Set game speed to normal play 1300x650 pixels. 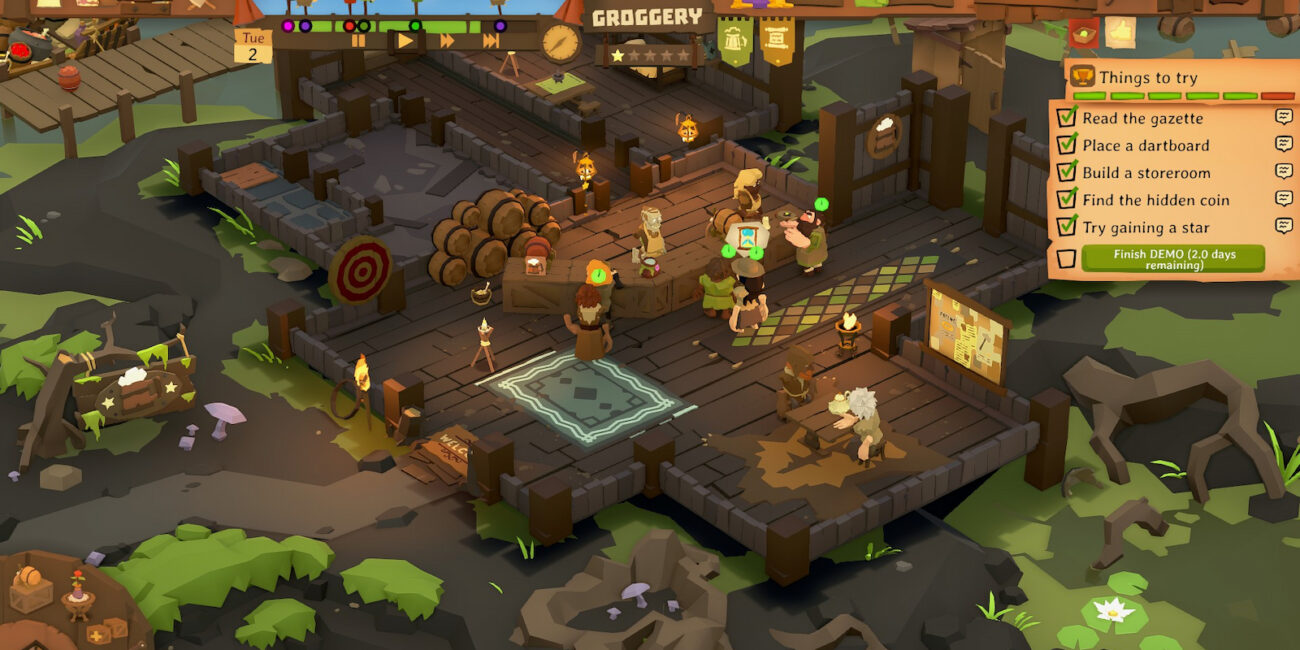tap(404, 41)
